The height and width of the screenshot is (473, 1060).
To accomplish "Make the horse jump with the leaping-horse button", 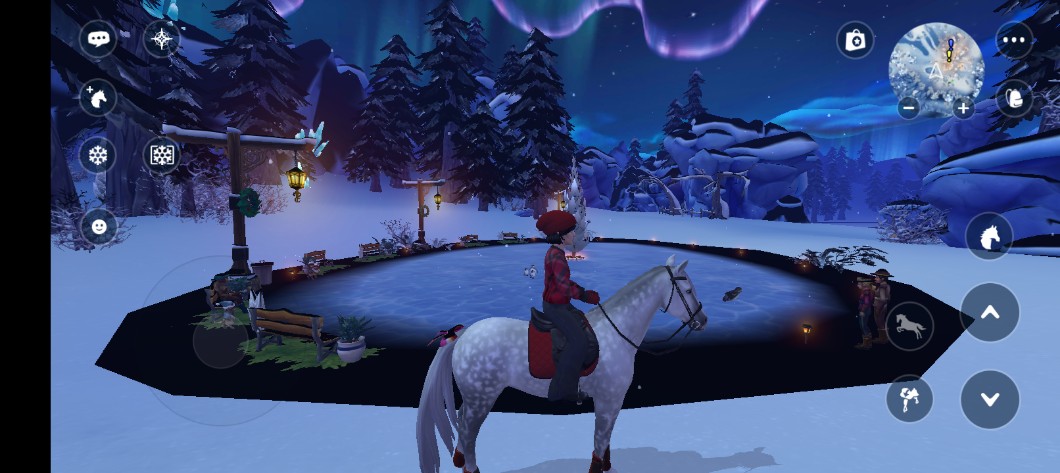I will [x=910, y=326].
